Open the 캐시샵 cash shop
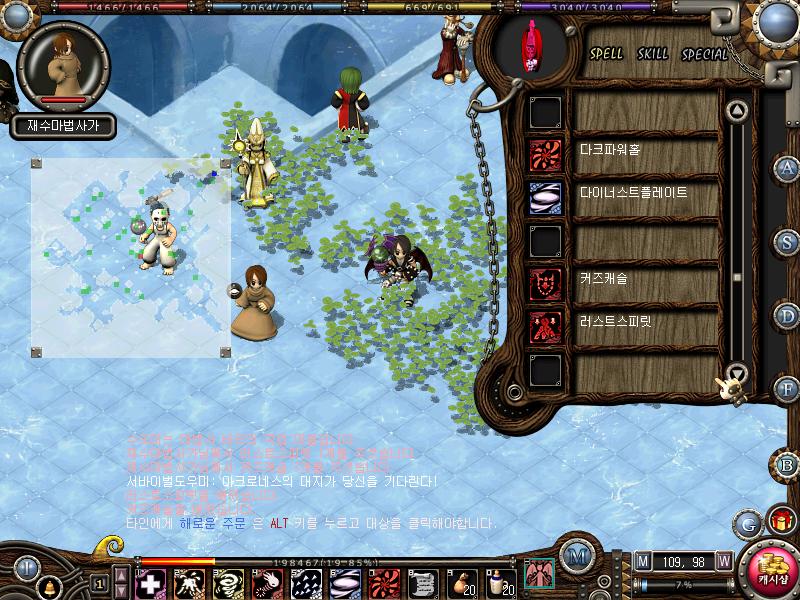The height and width of the screenshot is (600, 800). tap(770, 570)
